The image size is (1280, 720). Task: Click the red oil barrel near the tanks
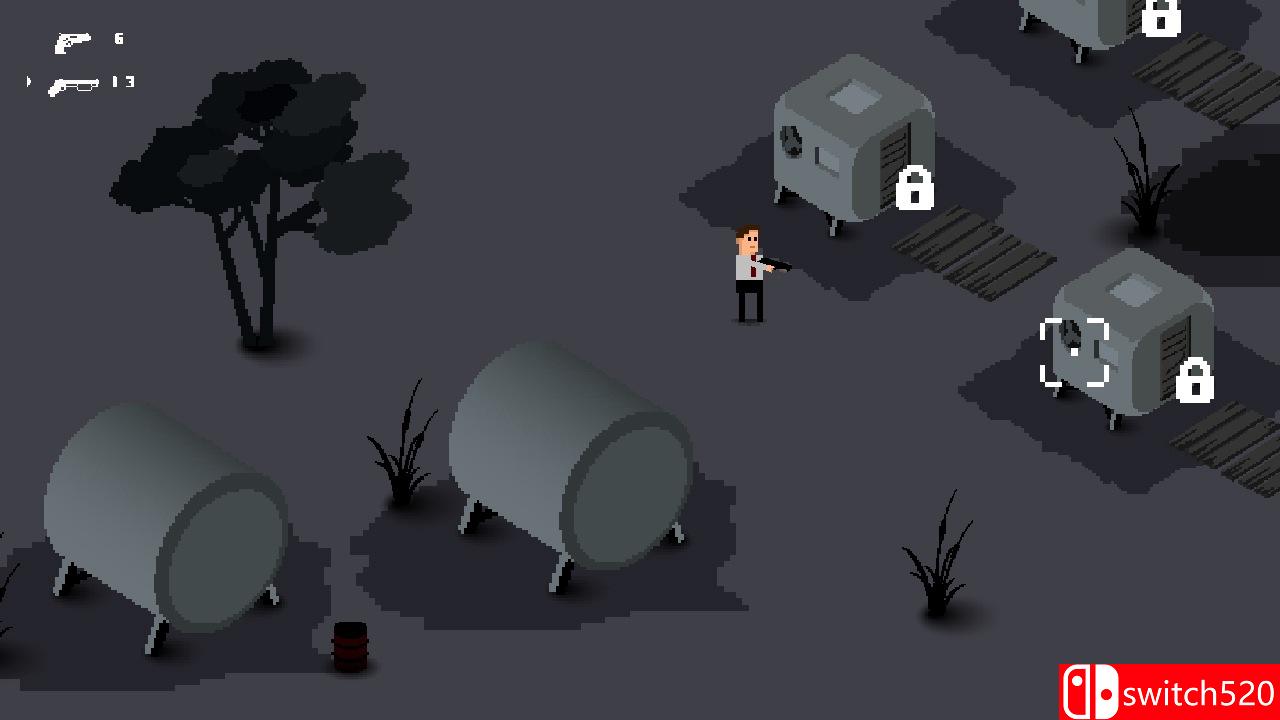[x=349, y=648]
